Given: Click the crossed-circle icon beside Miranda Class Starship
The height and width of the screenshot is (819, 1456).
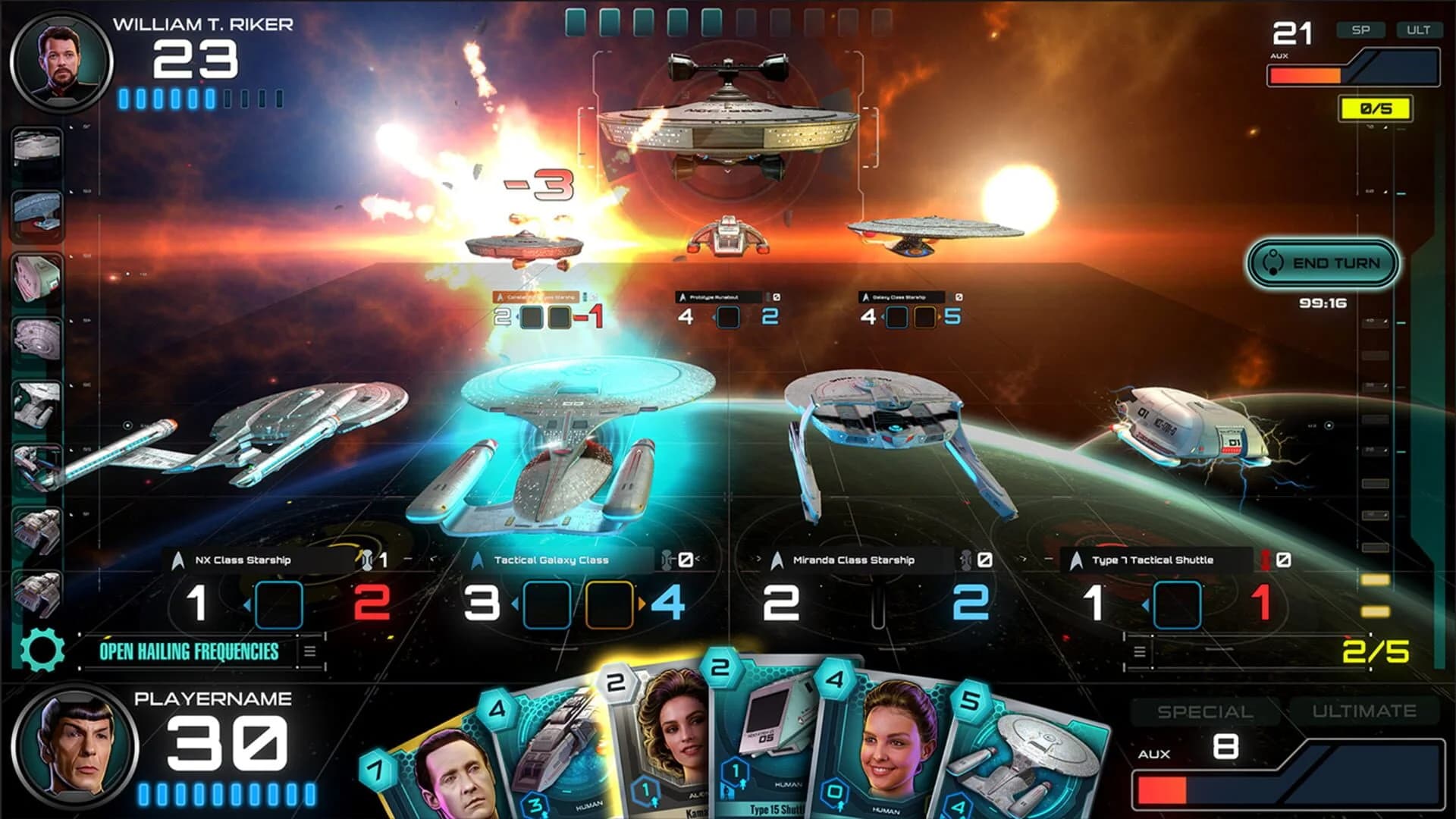Looking at the screenshot, I should click(x=984, y=558).
